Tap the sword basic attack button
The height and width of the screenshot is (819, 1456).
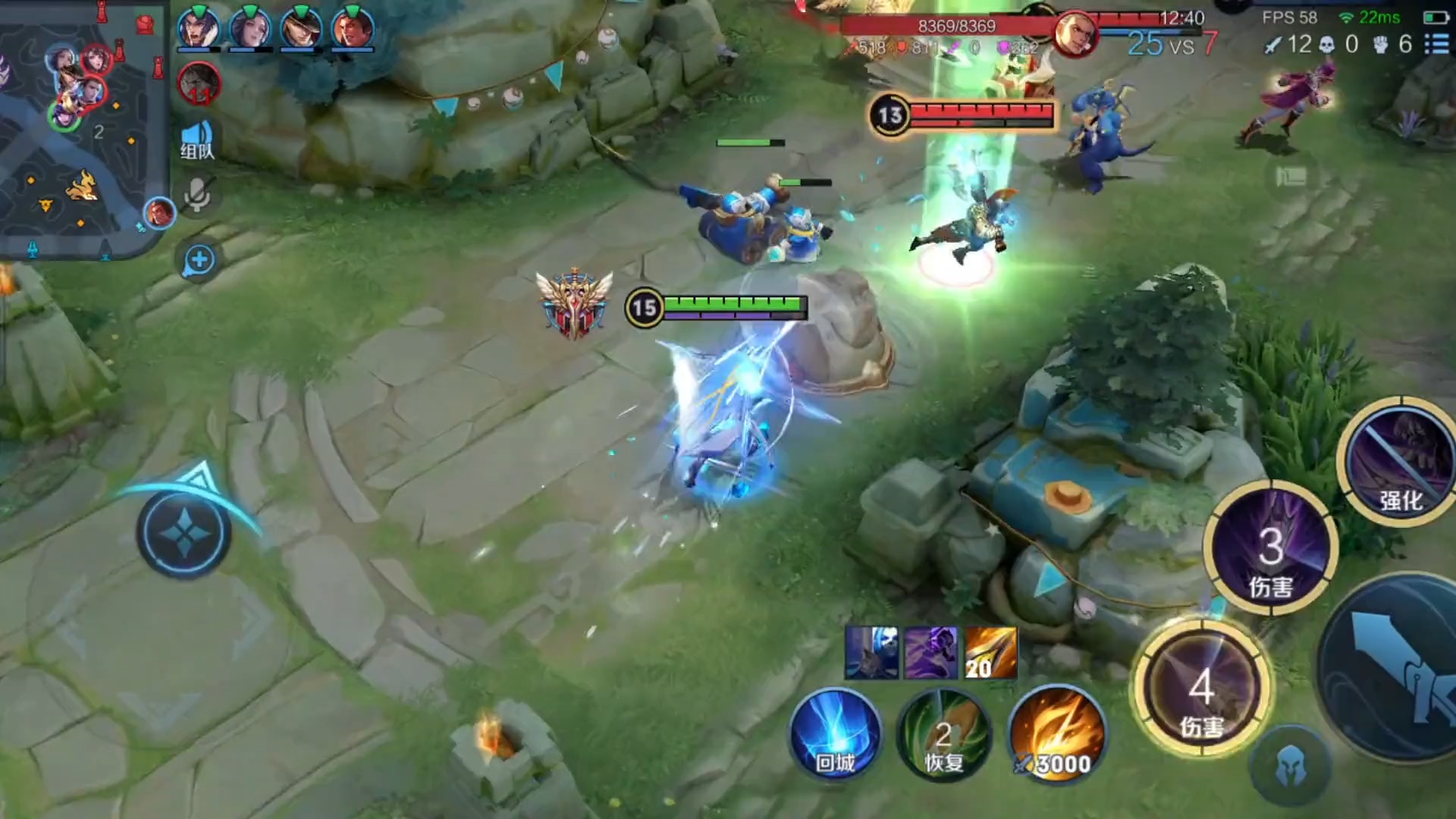pyautogui.click(x=1403, y=667)
